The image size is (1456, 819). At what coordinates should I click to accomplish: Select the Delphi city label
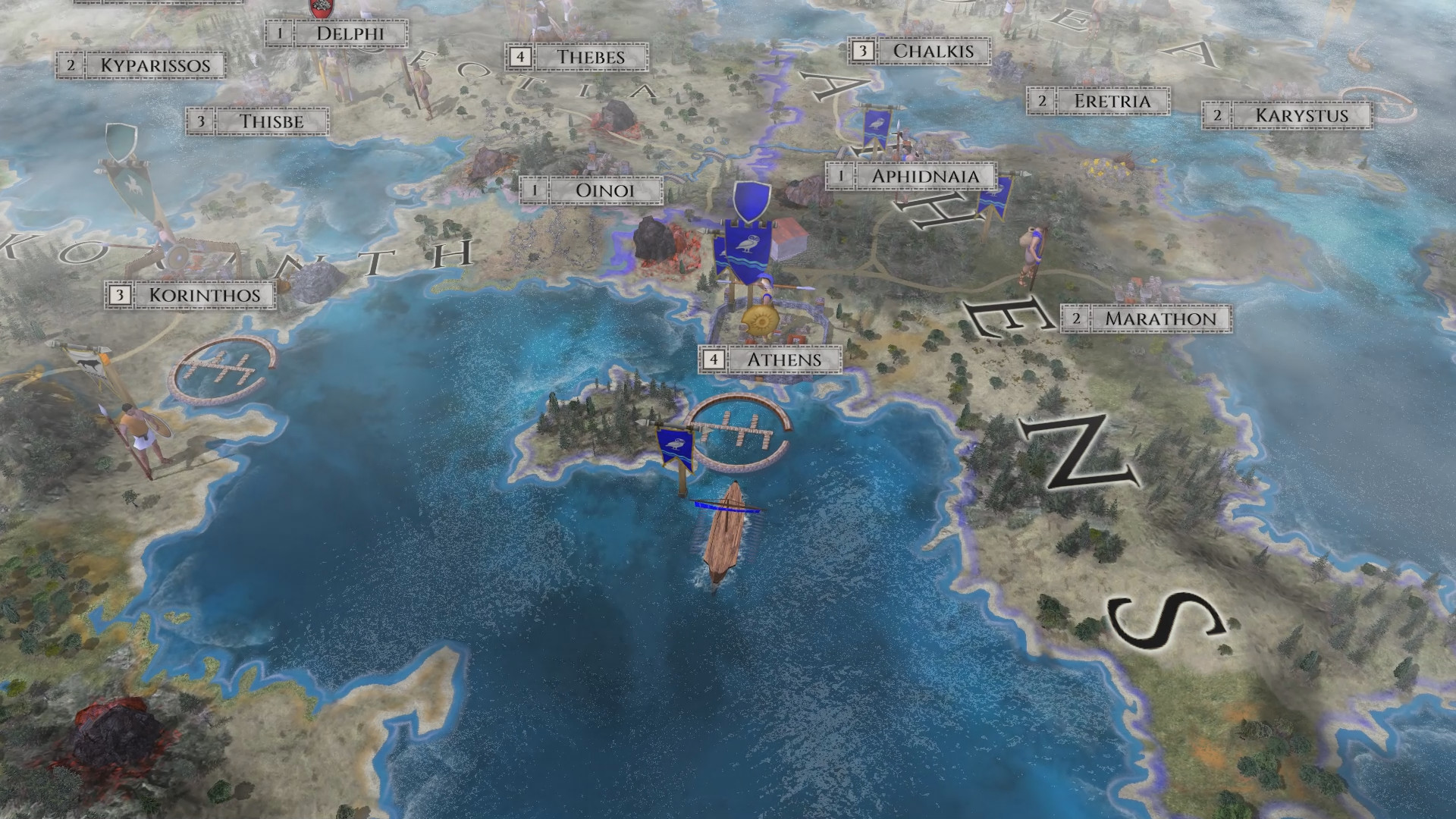[x=349, y=34]
